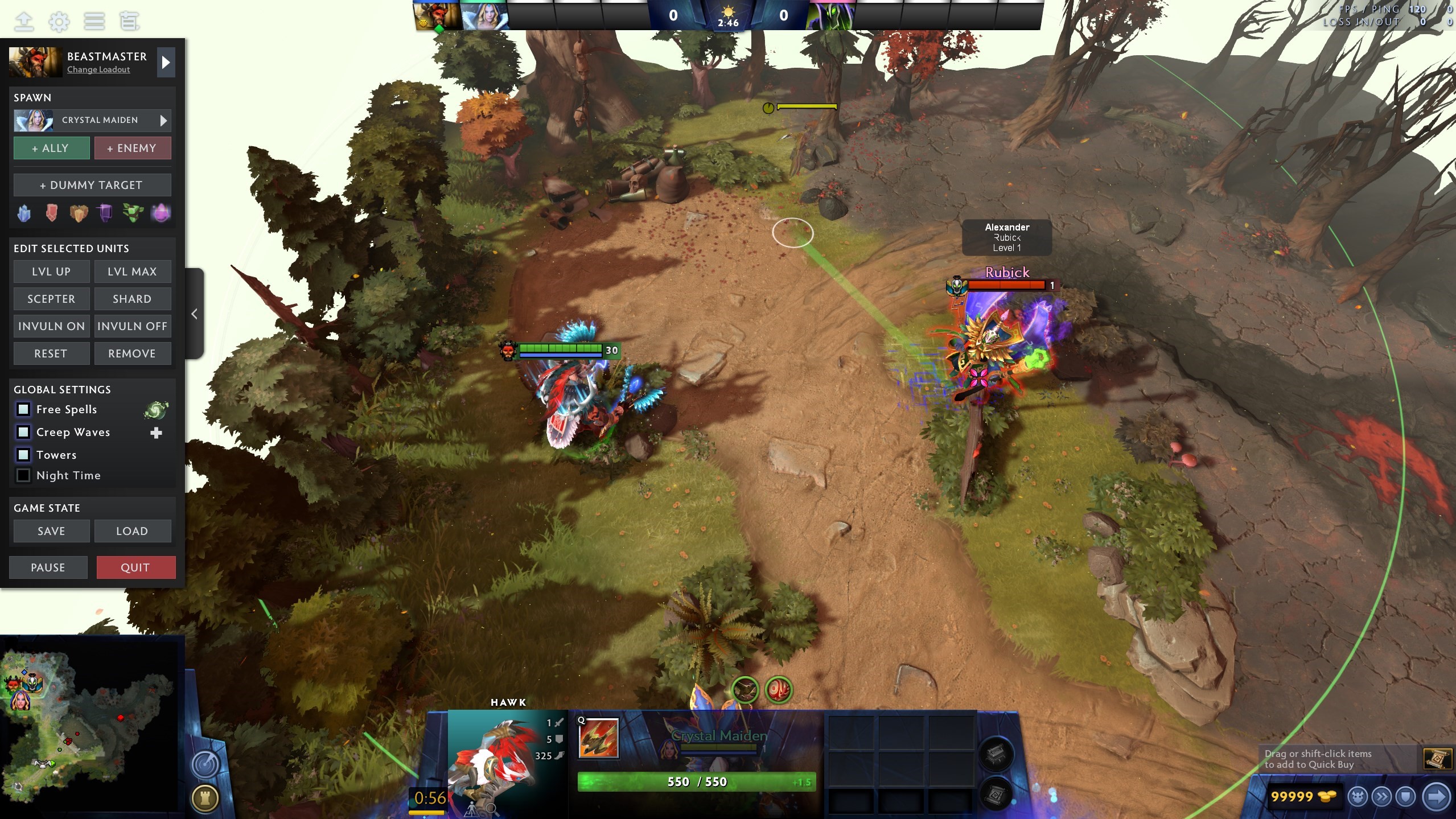Disable the Creep Waves checkbox
Viewport: 1456px width, 819px height.
[x=23, y=432]
